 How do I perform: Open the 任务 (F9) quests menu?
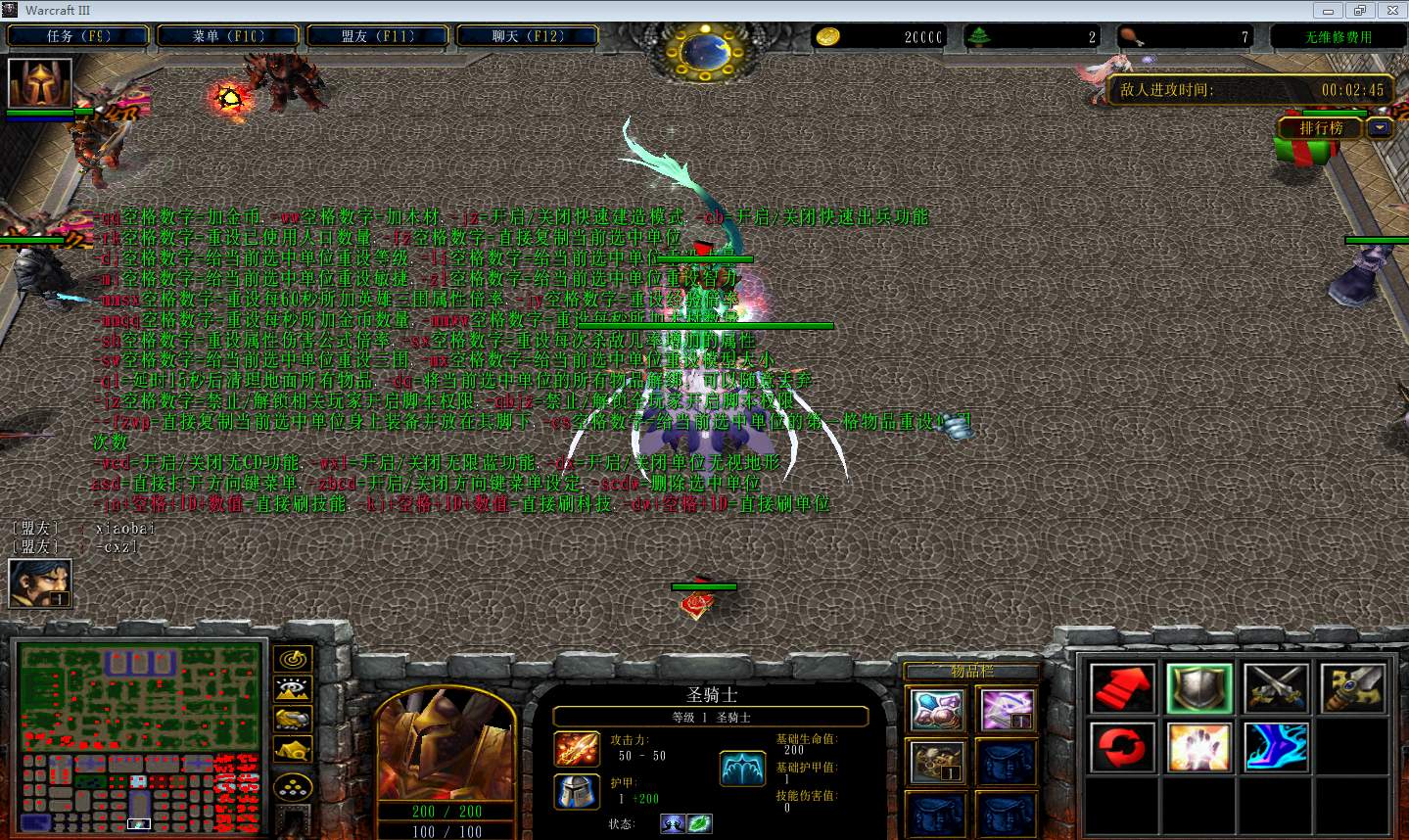click(x=78, y=36)
